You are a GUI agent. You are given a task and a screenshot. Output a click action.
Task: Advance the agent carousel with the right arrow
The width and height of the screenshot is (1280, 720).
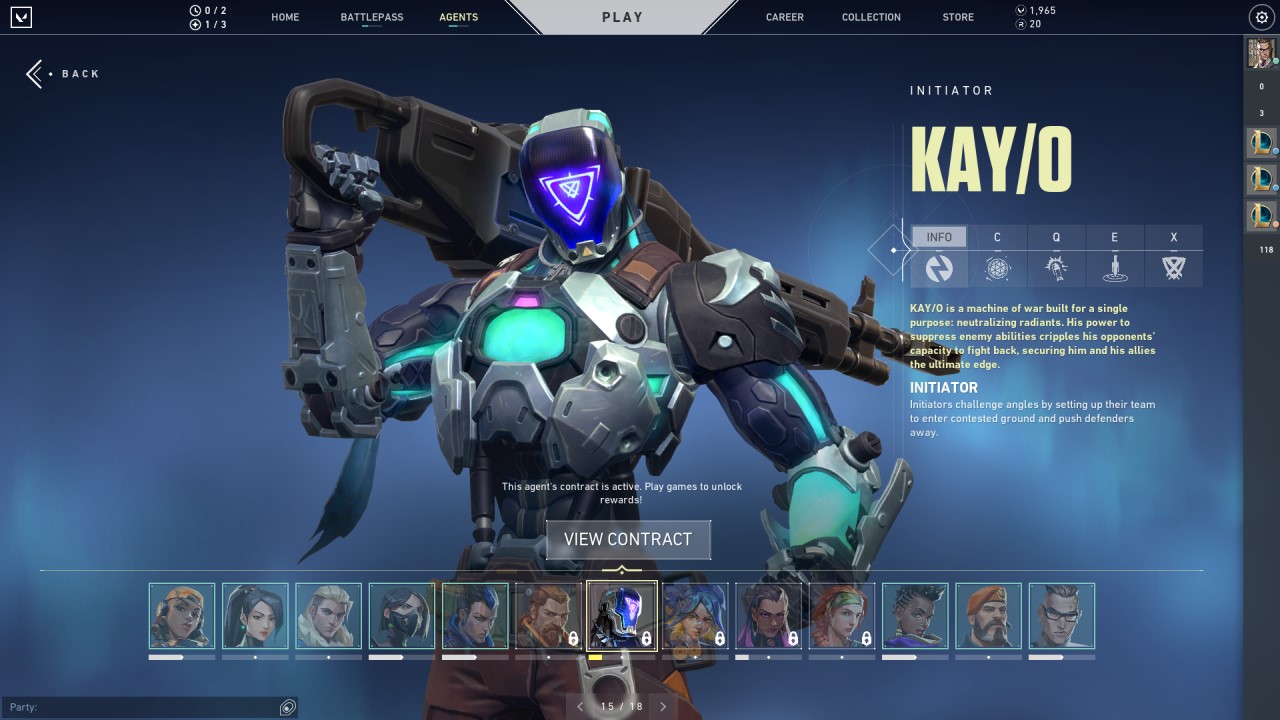[x=663, y=706]
